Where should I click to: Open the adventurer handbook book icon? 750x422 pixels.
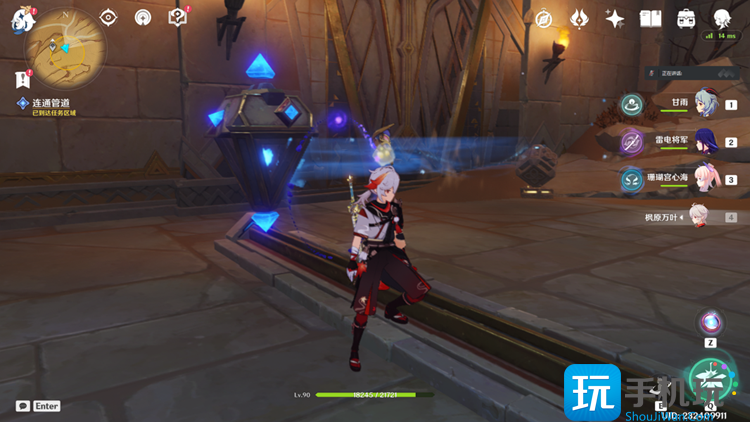[650, 19]
